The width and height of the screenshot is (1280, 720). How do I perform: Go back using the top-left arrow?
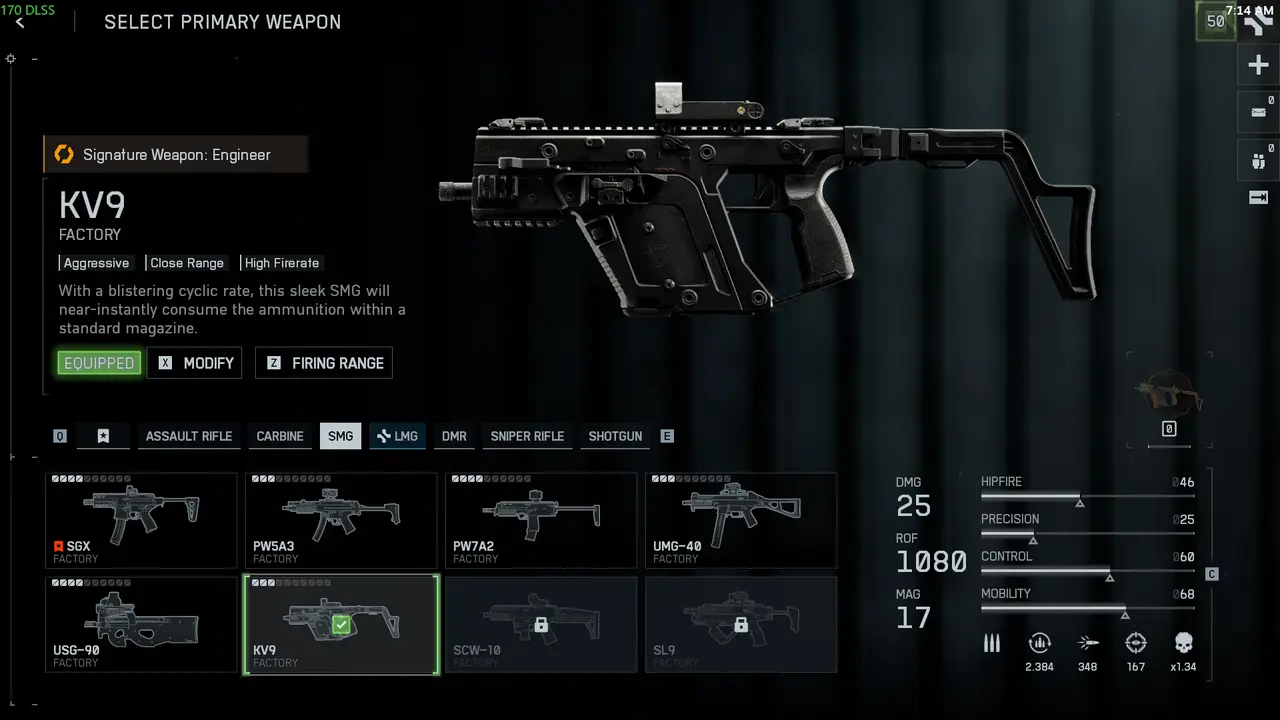20,22
